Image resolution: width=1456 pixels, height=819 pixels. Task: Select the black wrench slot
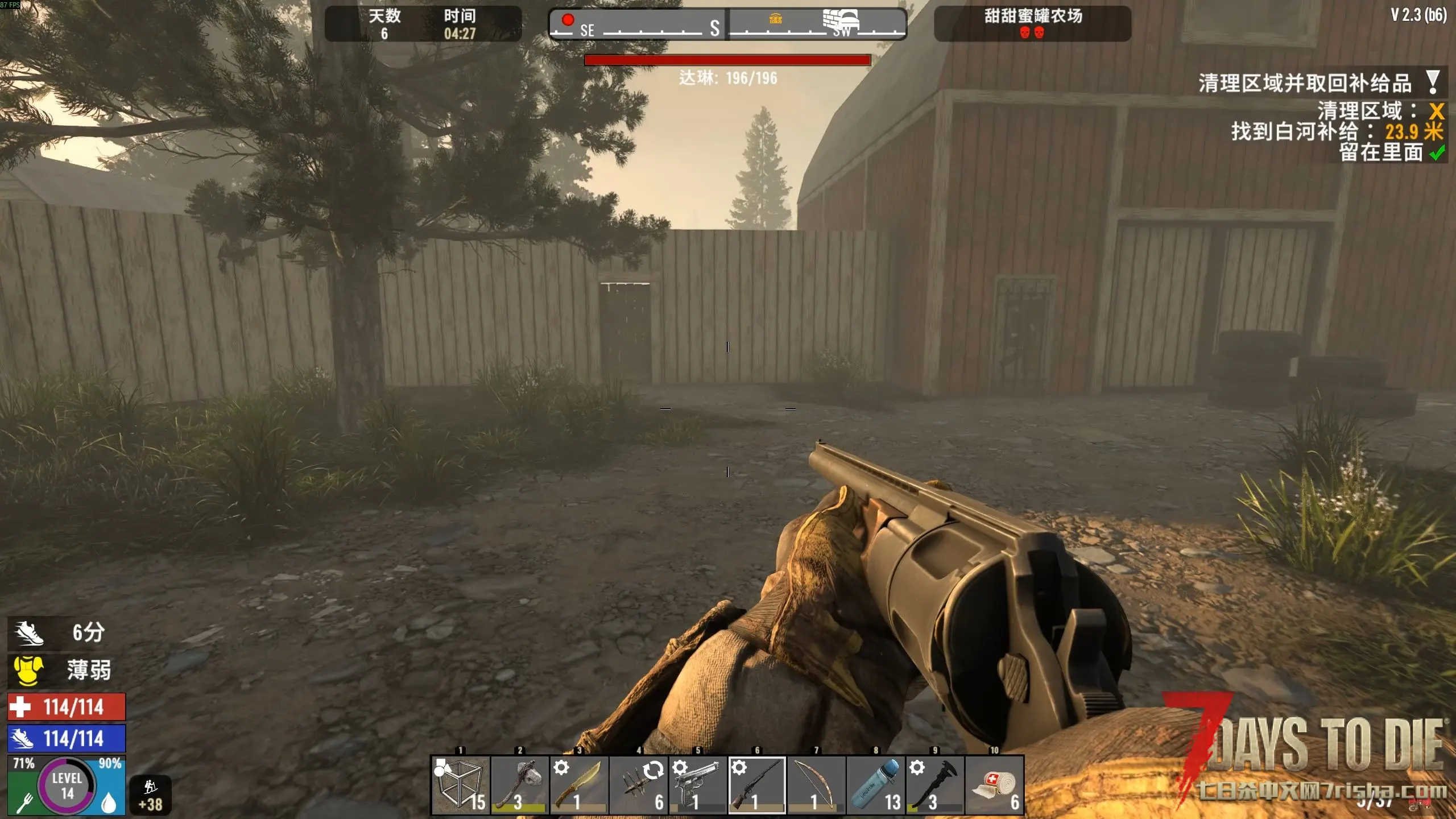[x=935, y=785]
